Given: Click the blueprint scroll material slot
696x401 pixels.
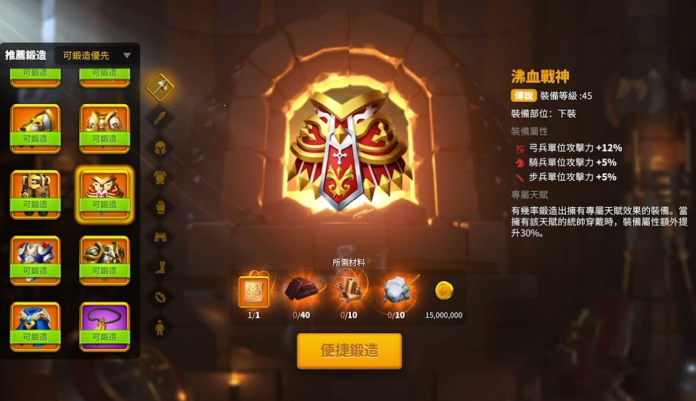Looking at the screenshot, I should 253,290.
